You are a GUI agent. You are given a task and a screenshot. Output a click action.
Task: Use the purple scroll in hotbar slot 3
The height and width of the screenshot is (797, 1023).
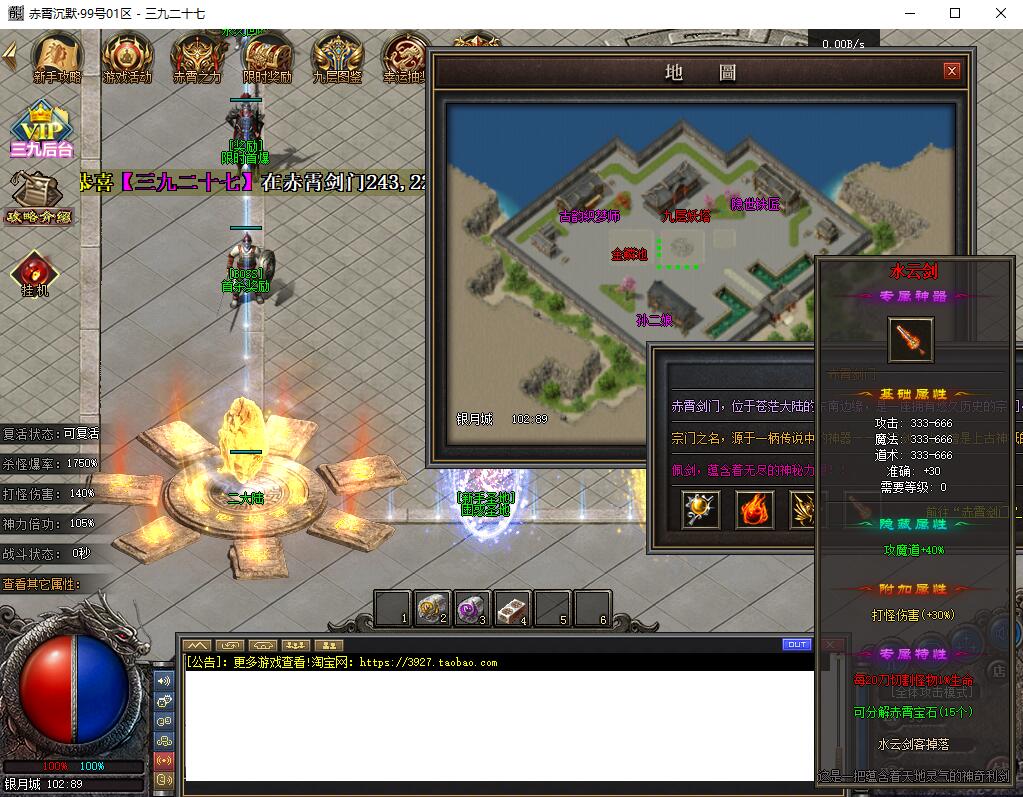click(x=472, y=608)
